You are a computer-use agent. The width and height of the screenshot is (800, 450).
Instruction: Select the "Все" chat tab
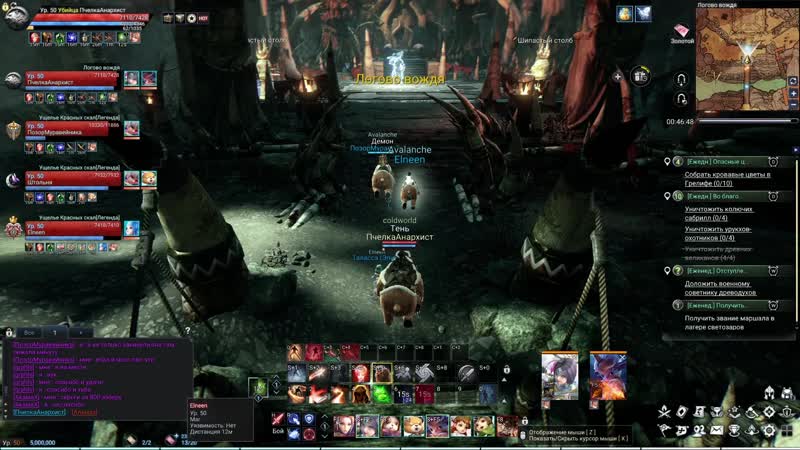pyautogui.click(x=31, y=331)
